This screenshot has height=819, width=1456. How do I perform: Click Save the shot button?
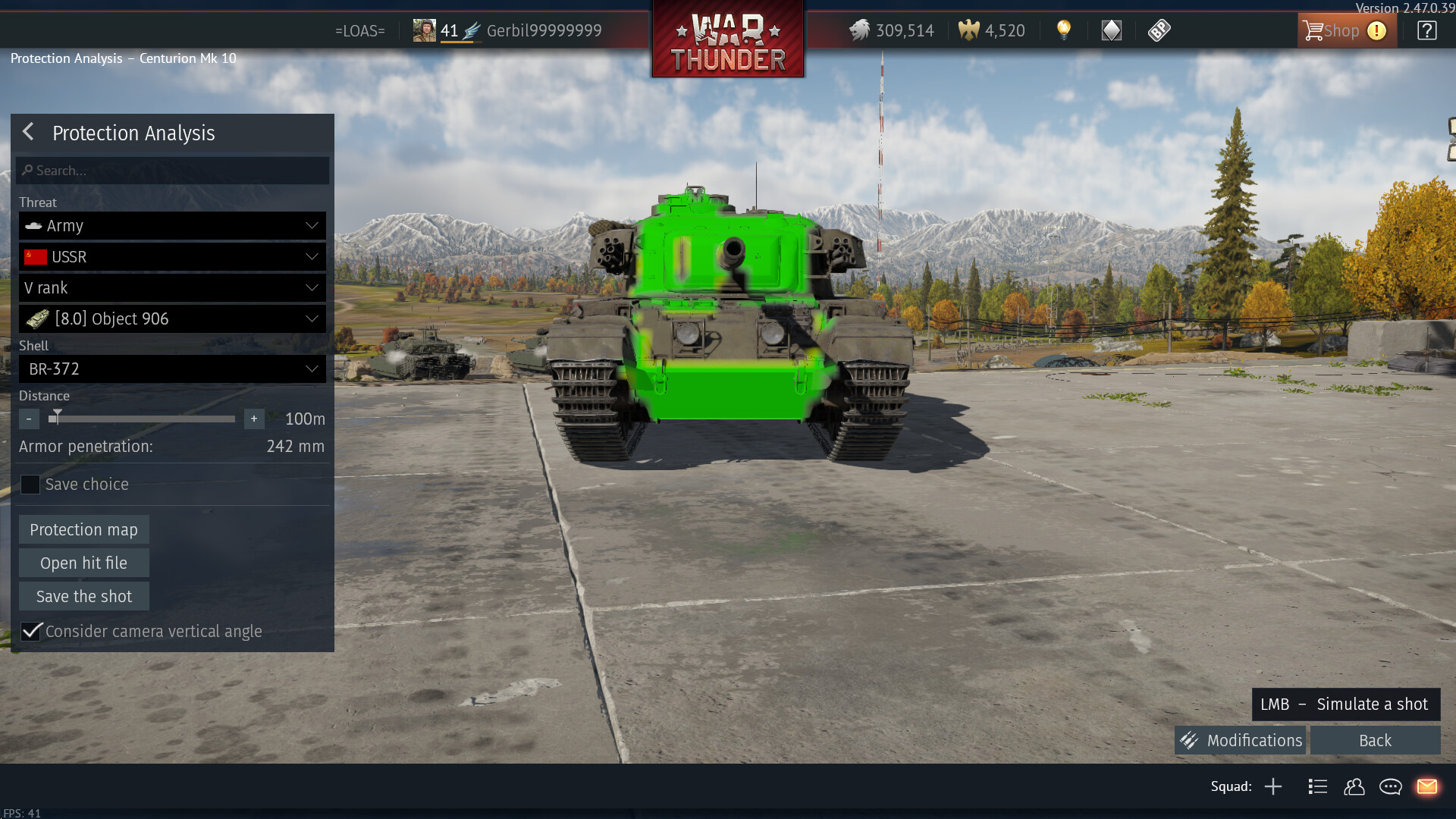click(83, 596)
